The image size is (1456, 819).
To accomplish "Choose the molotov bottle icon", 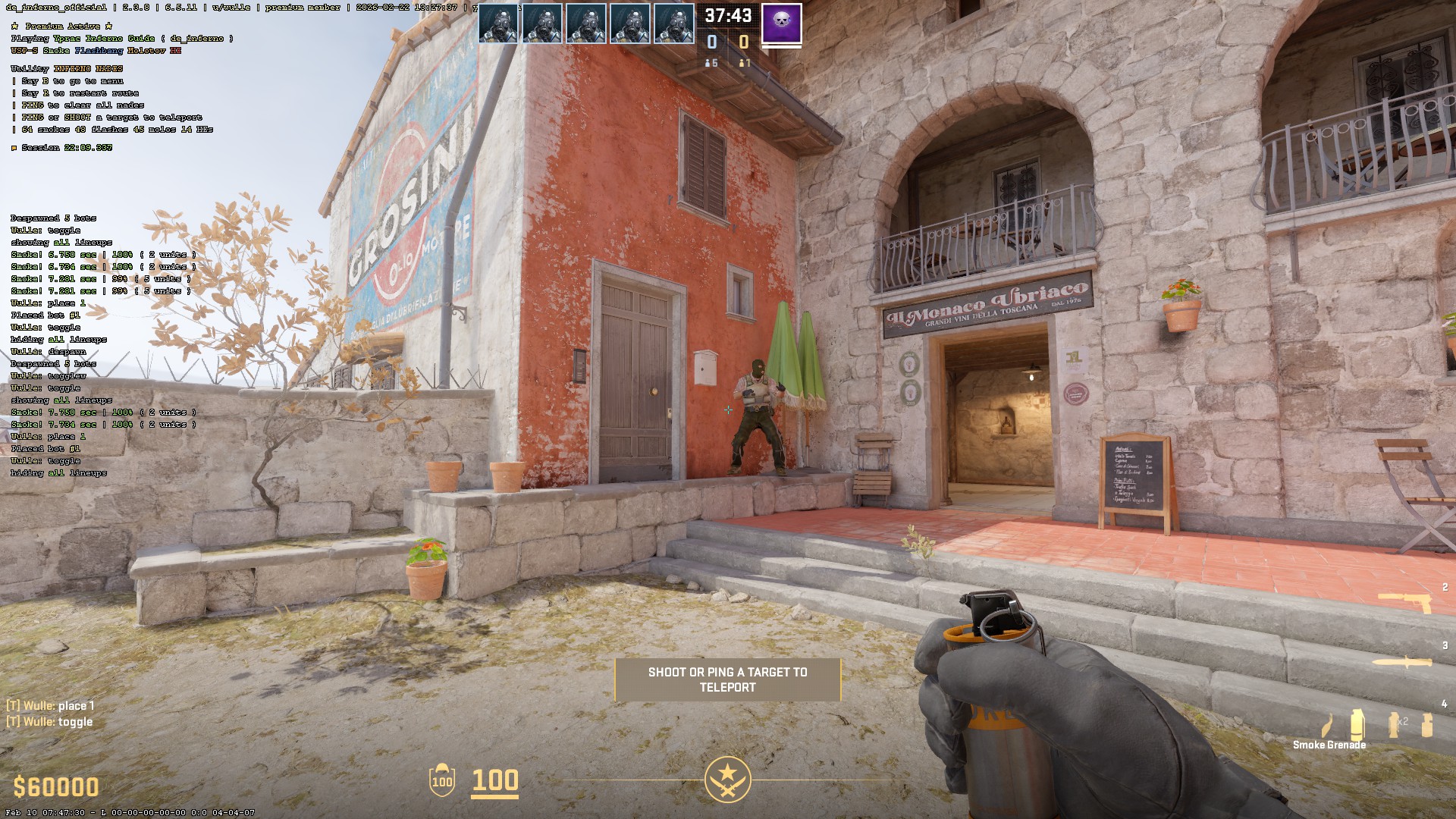I will 1327,726.
